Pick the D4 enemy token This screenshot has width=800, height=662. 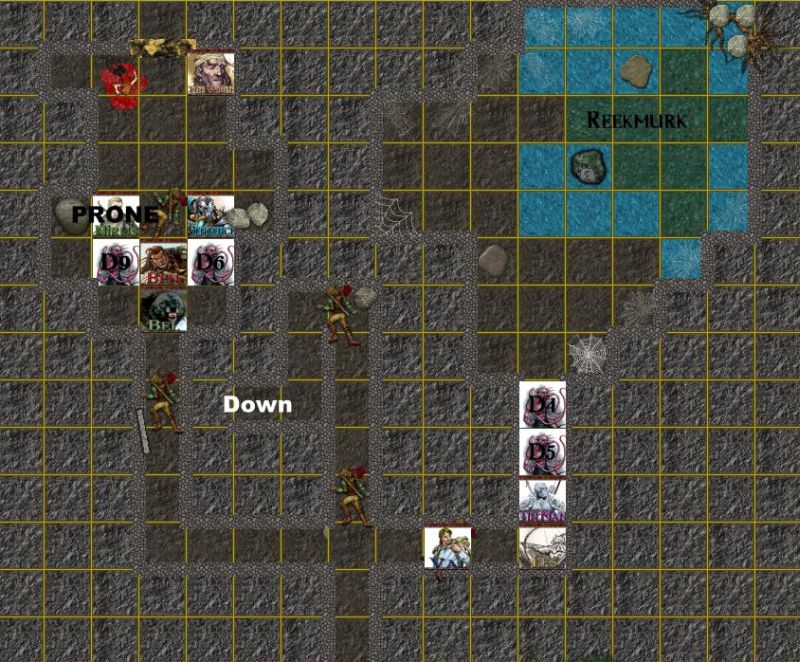pyautogui.click(x=543, y=405)
